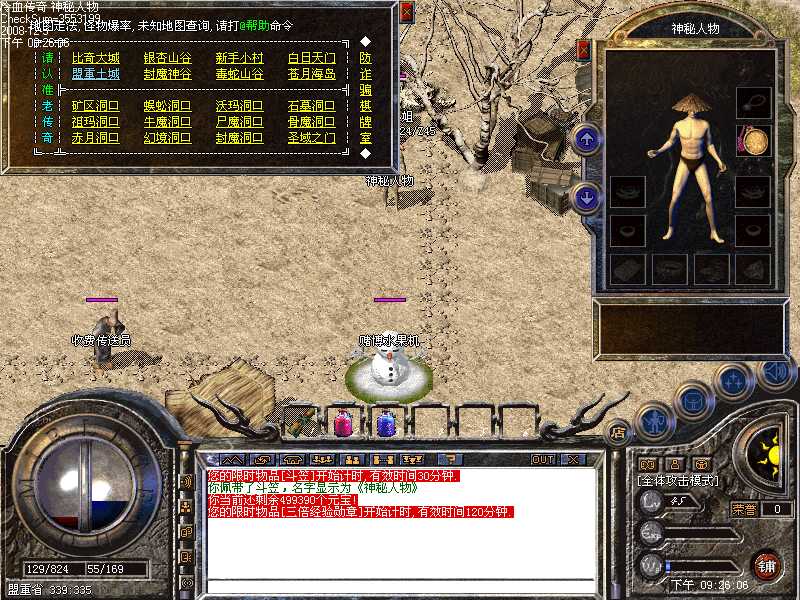Select 银杏山谷 from the teleport list
800x600 pixels.
coord(167,58)
